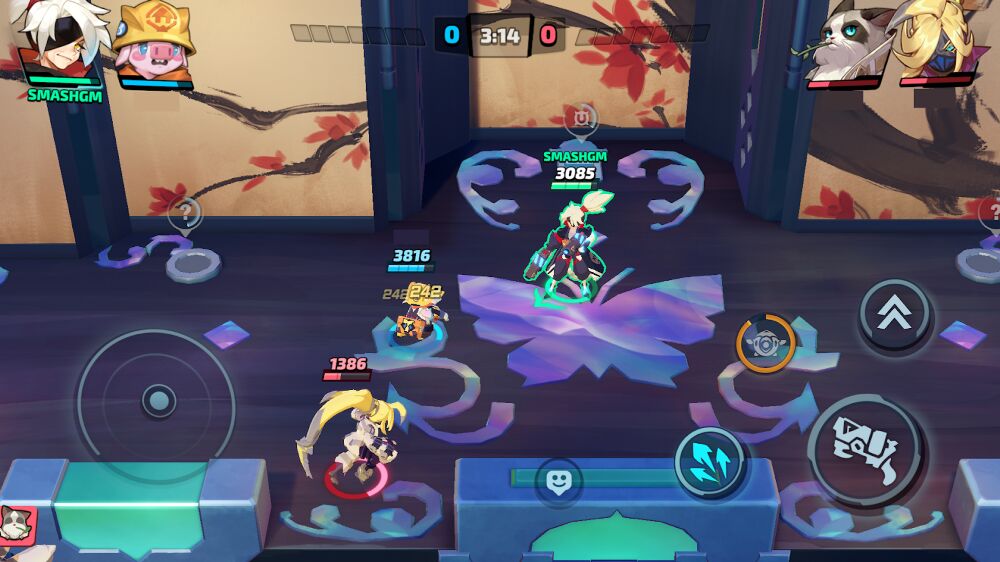Trigger the orange-ringed ultimate ability icon
1000x562 pixels.
(x=766, y=343)
